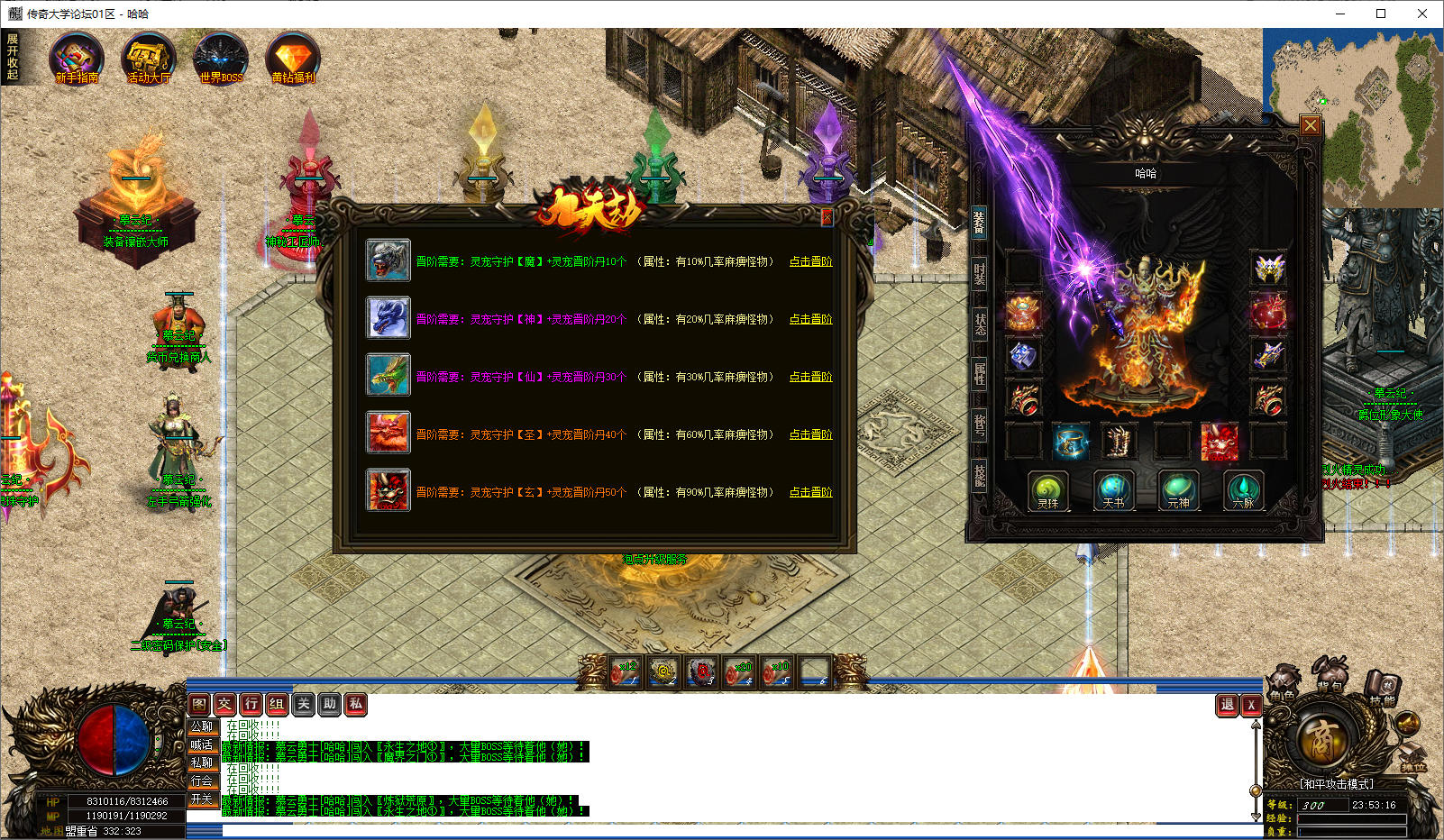This screenshot has height=840, width=1444.
Task: Click the minimap
Action: pos(1352,117)
